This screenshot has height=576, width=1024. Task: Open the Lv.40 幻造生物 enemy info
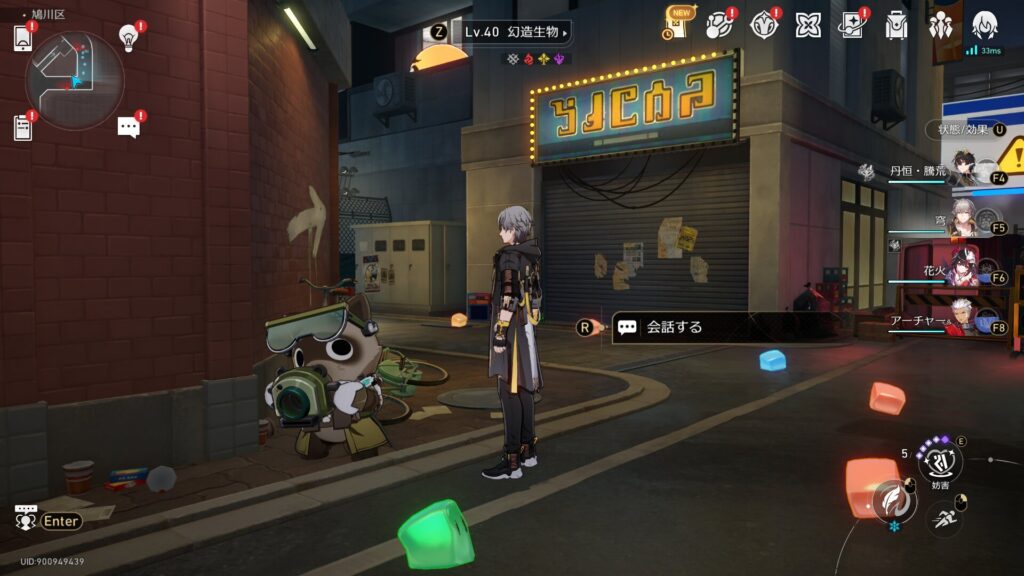tap(514, 32)
